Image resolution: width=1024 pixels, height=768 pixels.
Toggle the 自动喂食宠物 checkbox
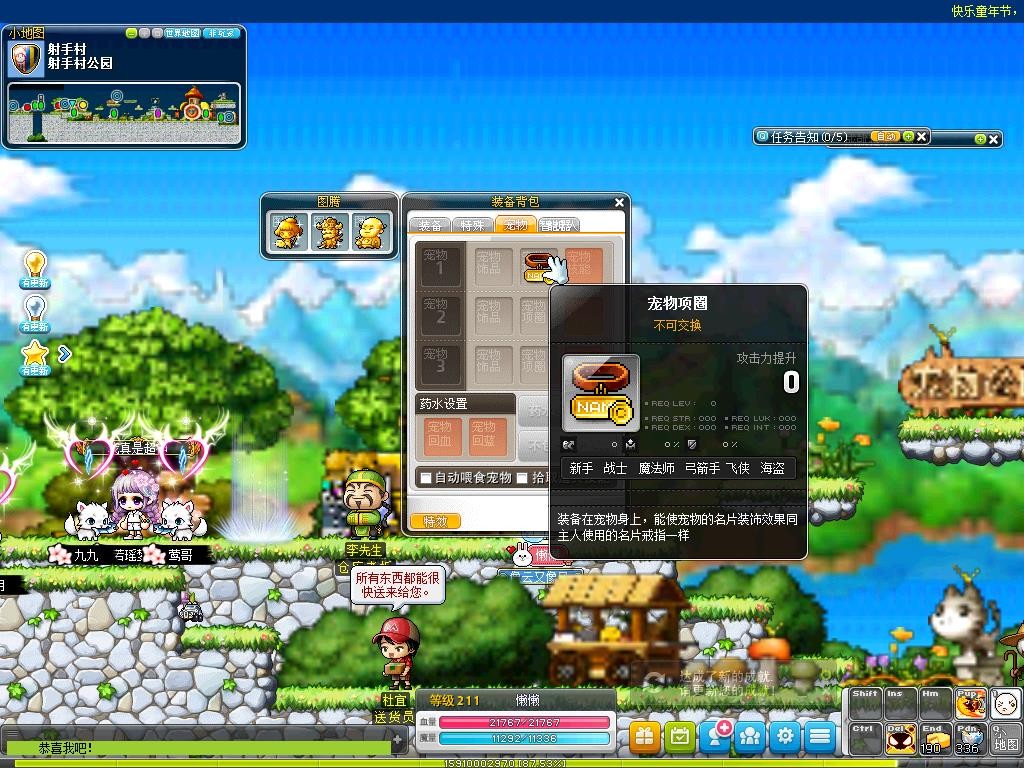pyautogui.click(x=426, y=478)
